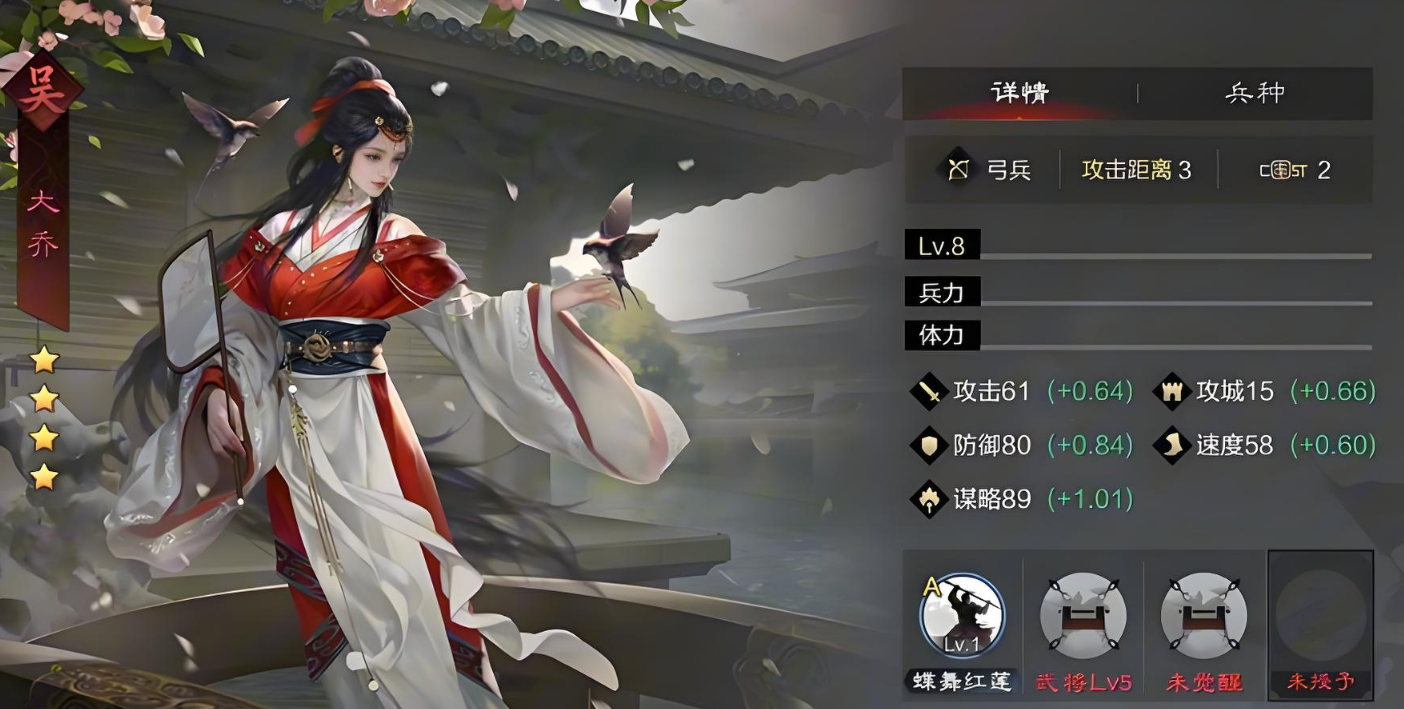This screenshot has height=709, width=1404.
Task: Tap the 弓兵 archer troop icon
Action: pos(959,170)
